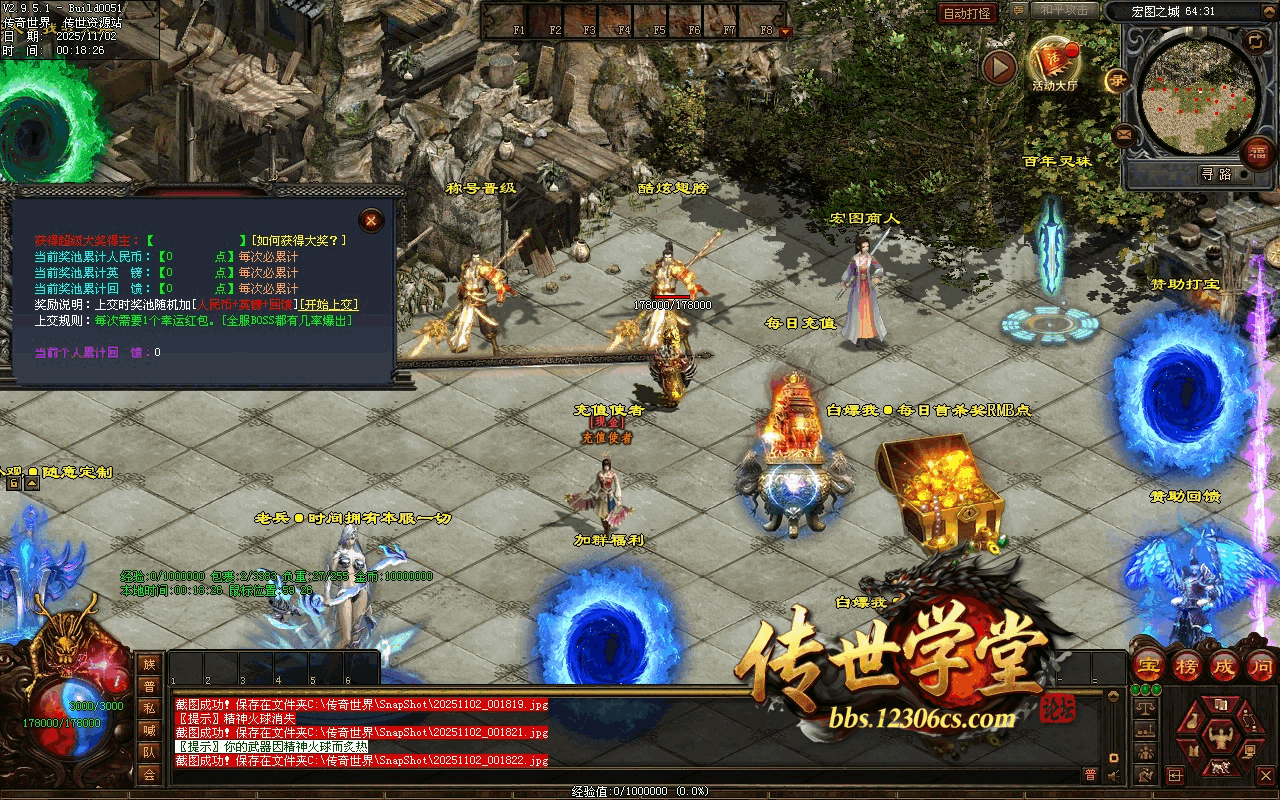Close the prize pool dialog
The height and width of the screenshot is (800, 1280).
click(371, 220)
